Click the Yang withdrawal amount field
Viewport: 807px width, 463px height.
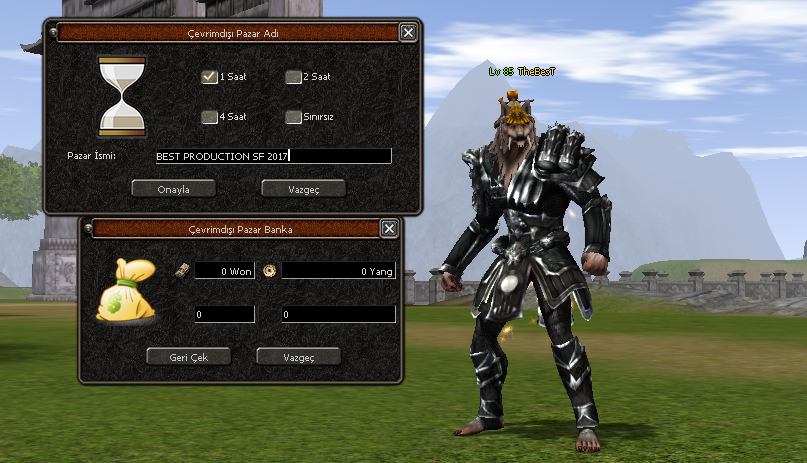coord(338,315)
